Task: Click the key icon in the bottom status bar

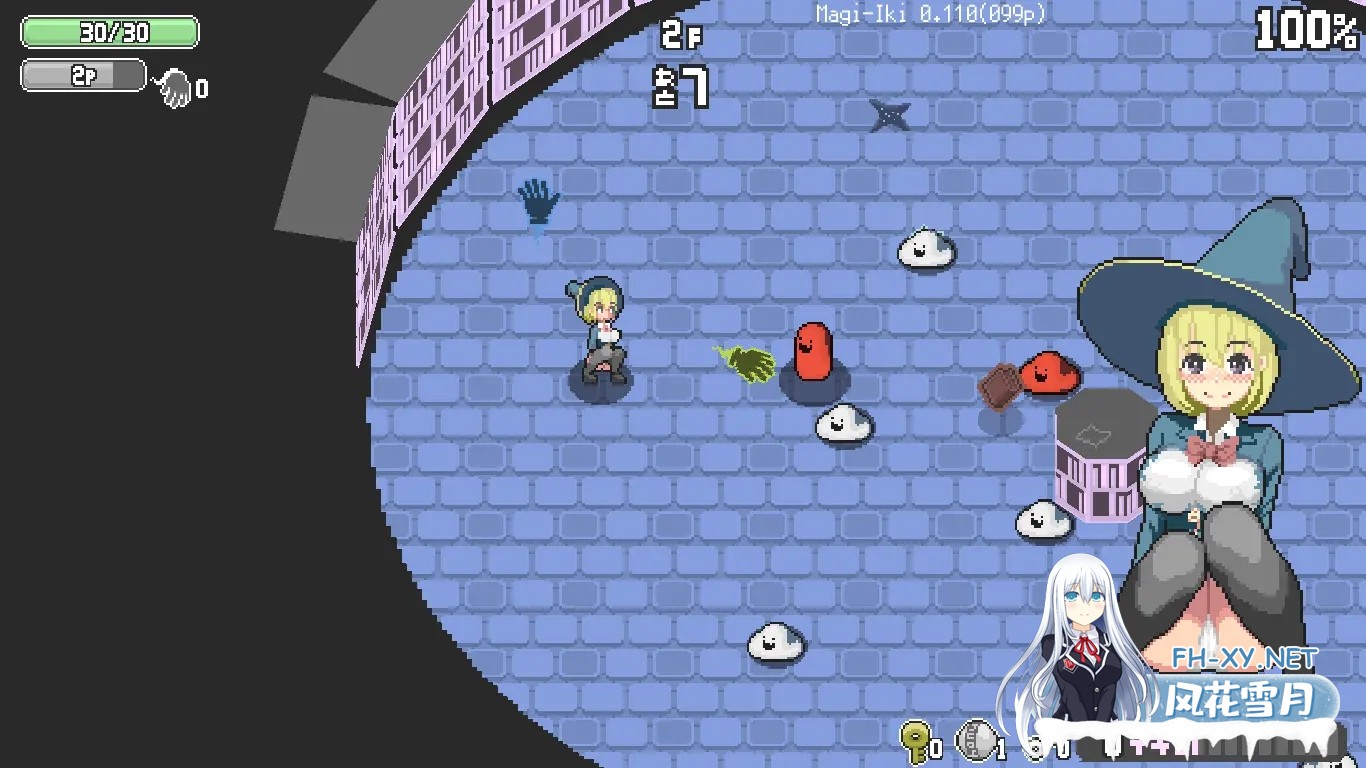Action: coord(916,740)
